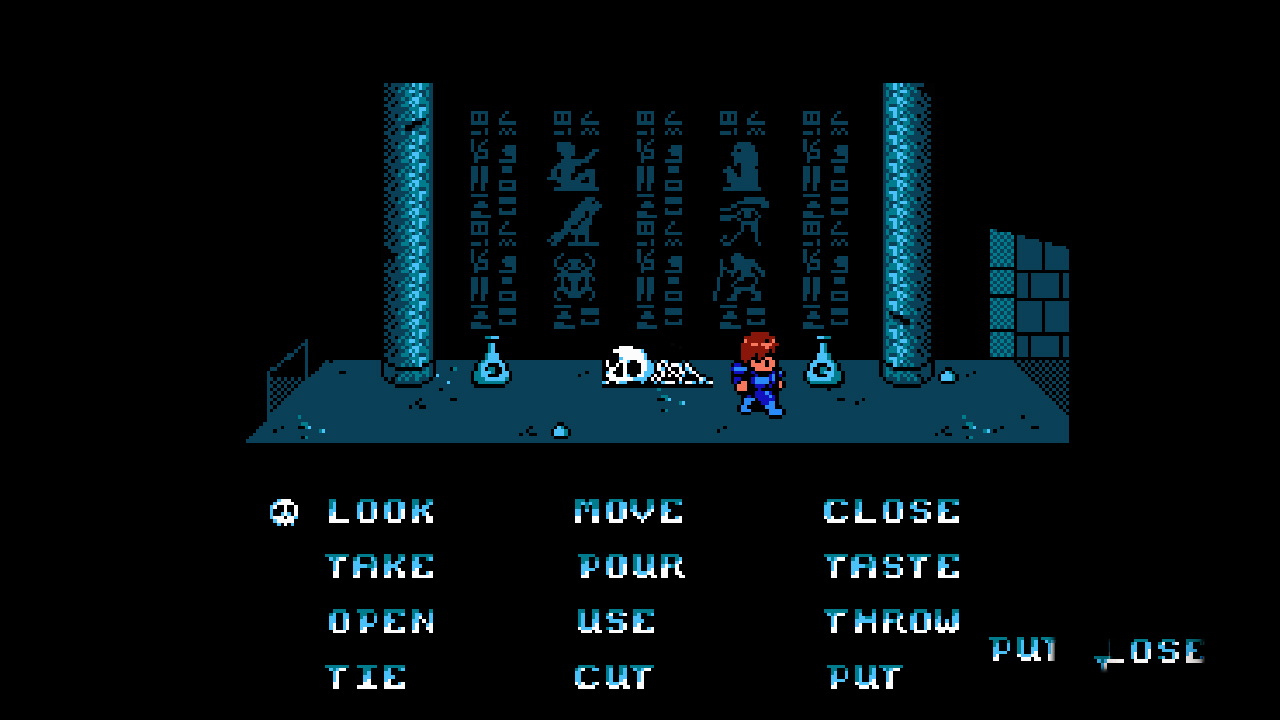The width and height of the screenshot is (1280, 720).
Task: Pick the THROW command
Action: pos(891,621)
